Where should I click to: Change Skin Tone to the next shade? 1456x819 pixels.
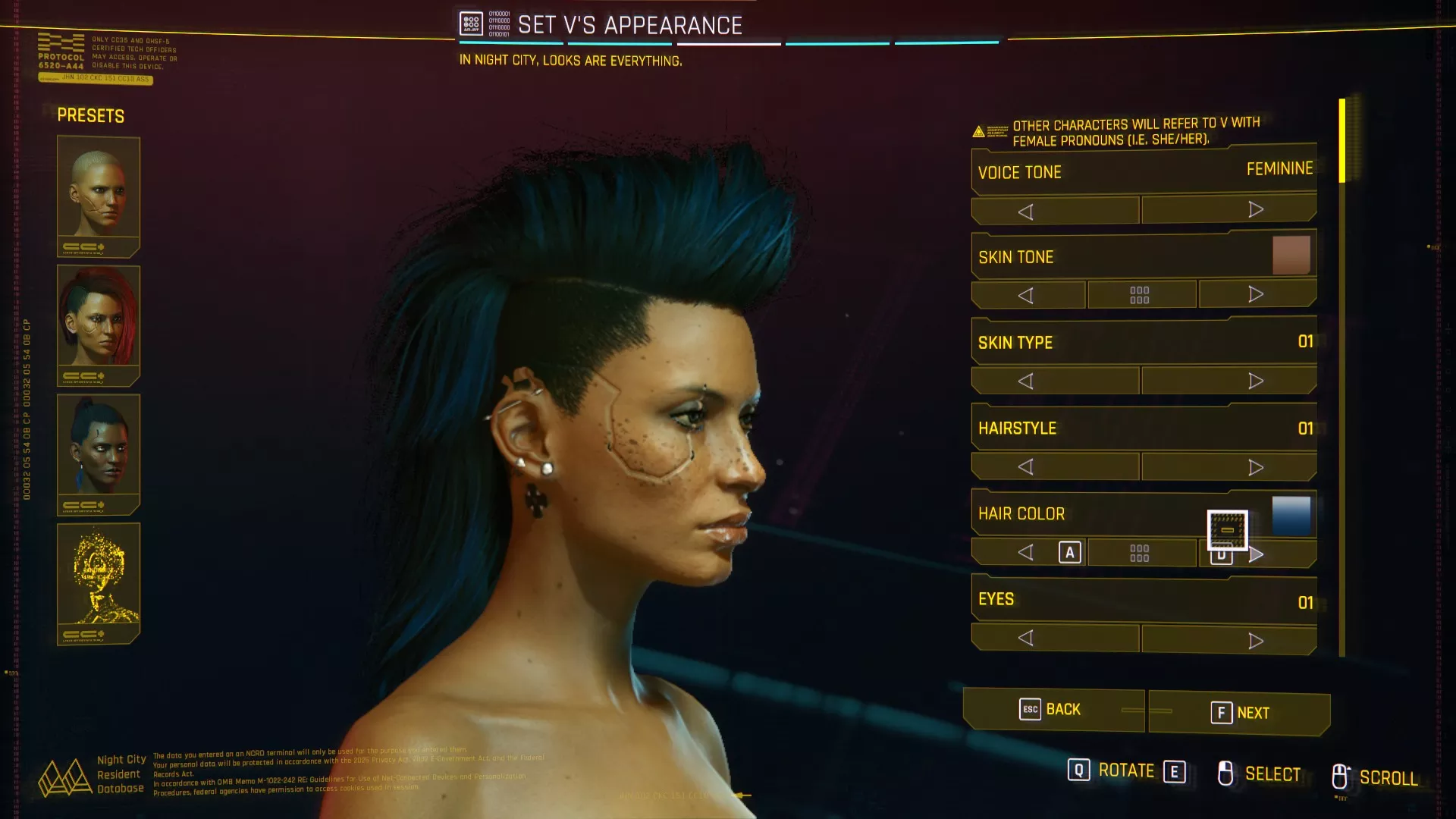point(1257,294)
